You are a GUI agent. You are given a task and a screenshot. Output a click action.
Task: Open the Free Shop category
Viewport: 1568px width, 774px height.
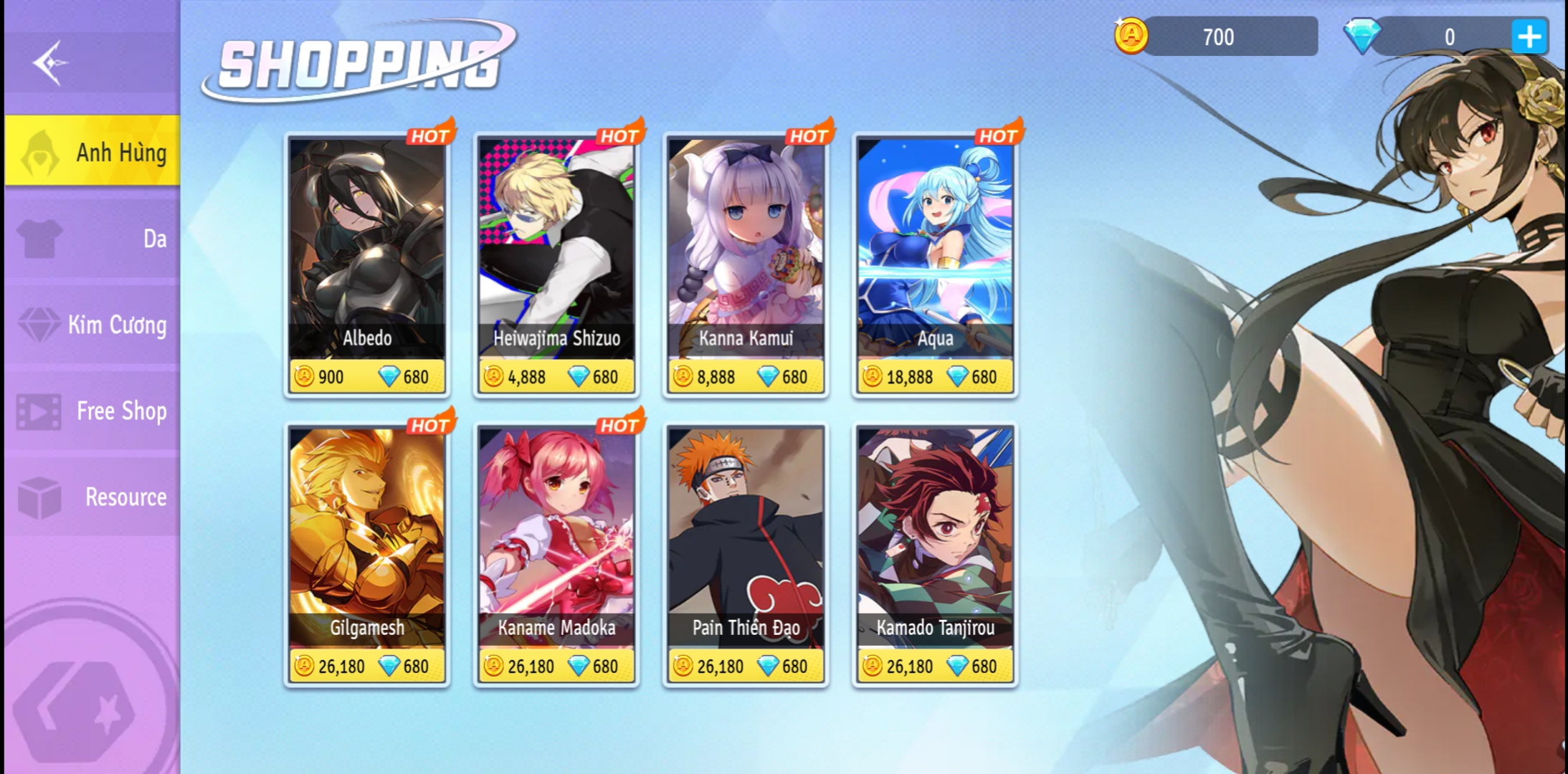point(93,411)
